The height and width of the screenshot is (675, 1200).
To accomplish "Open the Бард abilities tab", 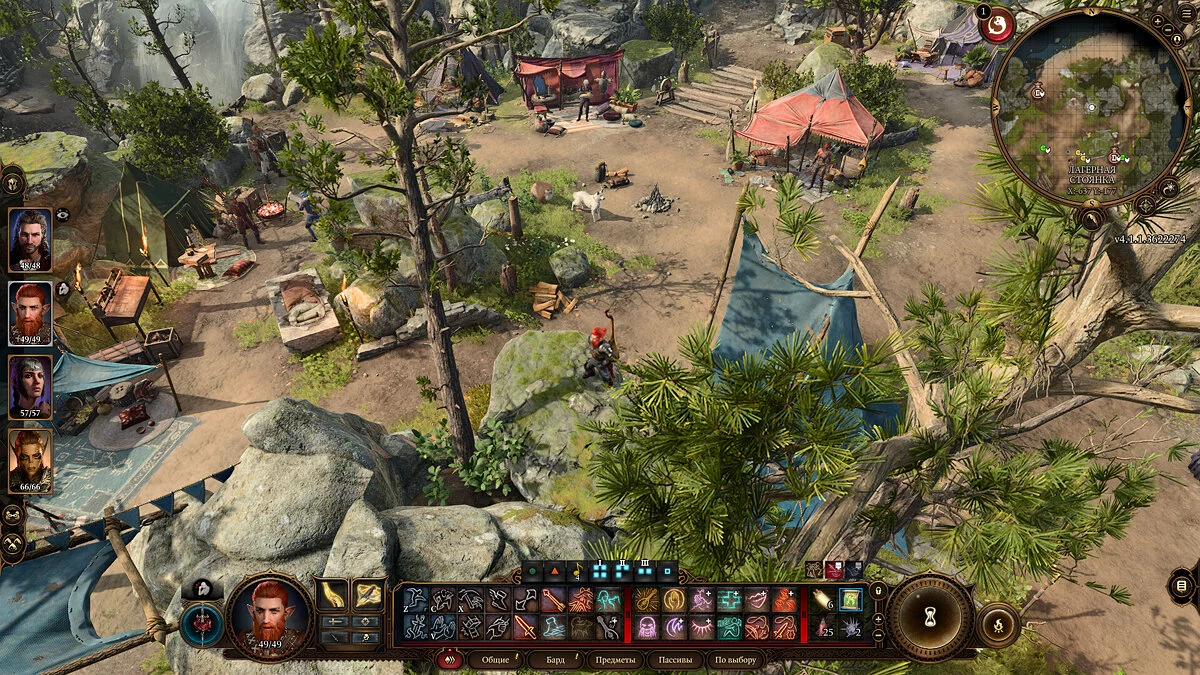I will coord(555,660).
